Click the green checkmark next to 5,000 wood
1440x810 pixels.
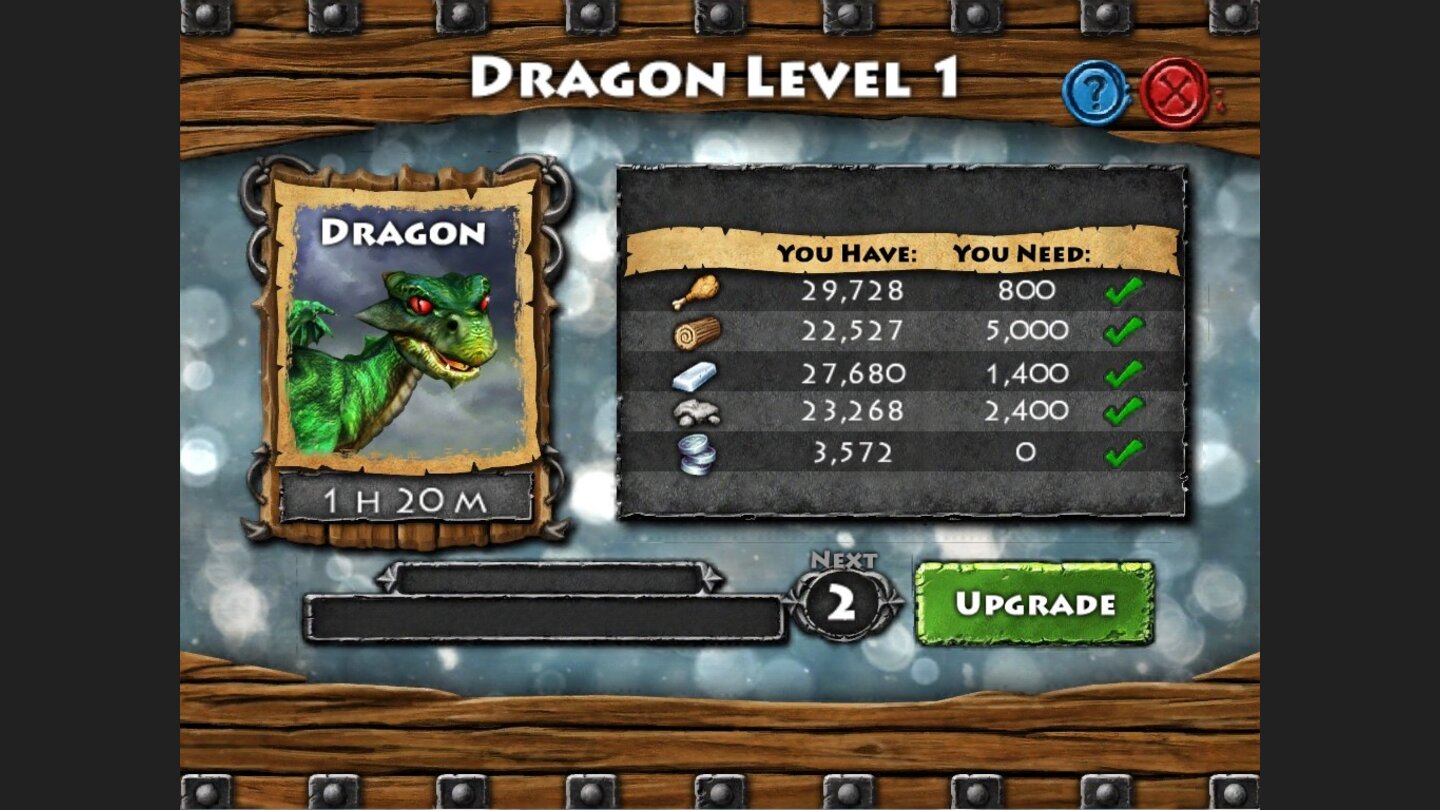(x=1125, y=331)
